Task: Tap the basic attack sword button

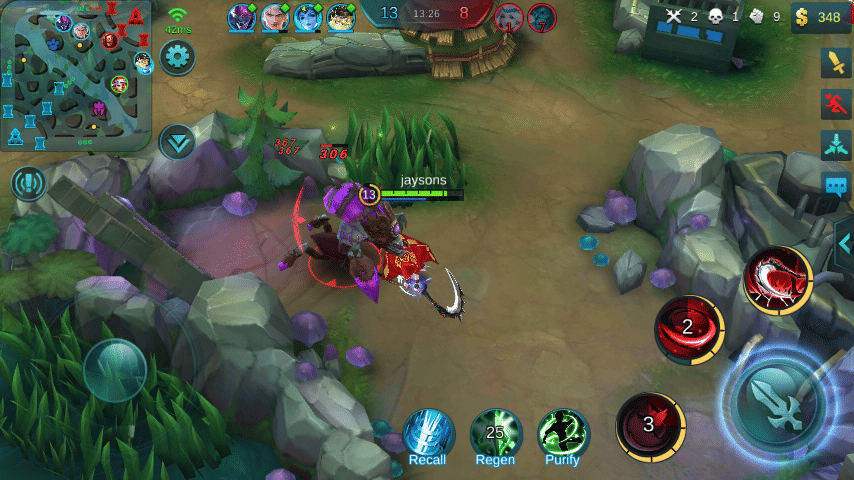Action: tap(779, 403)
